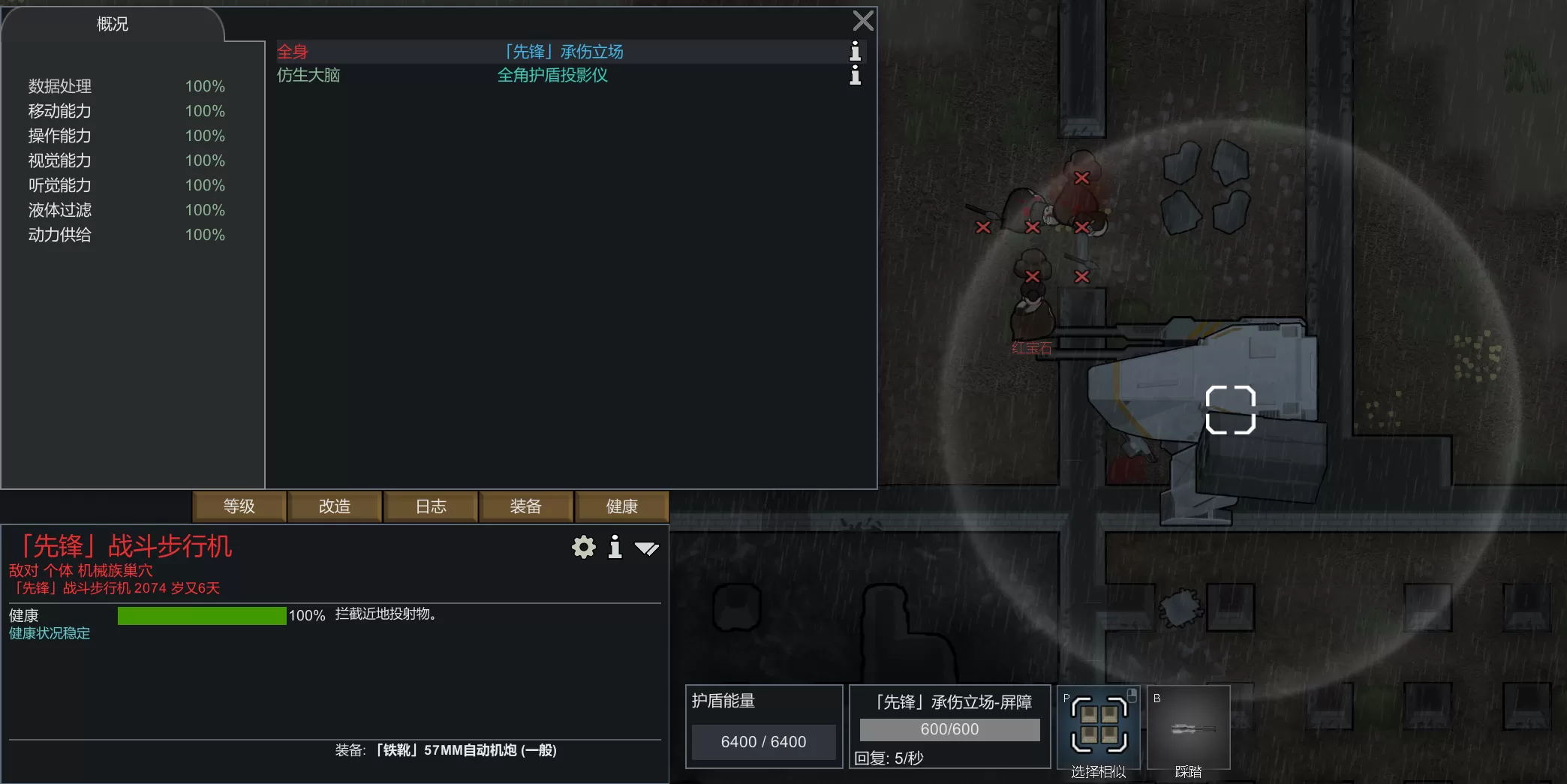Switch to the 等级 tab
Viewport: 1567px width, 784px height.
click(x=239, y=506)
